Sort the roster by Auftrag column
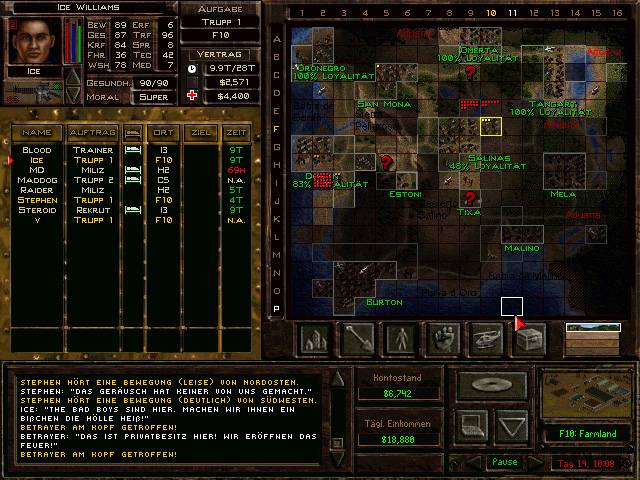Image resolution: width=640 pixels, height=480 pixels. (x=92, y=132)
